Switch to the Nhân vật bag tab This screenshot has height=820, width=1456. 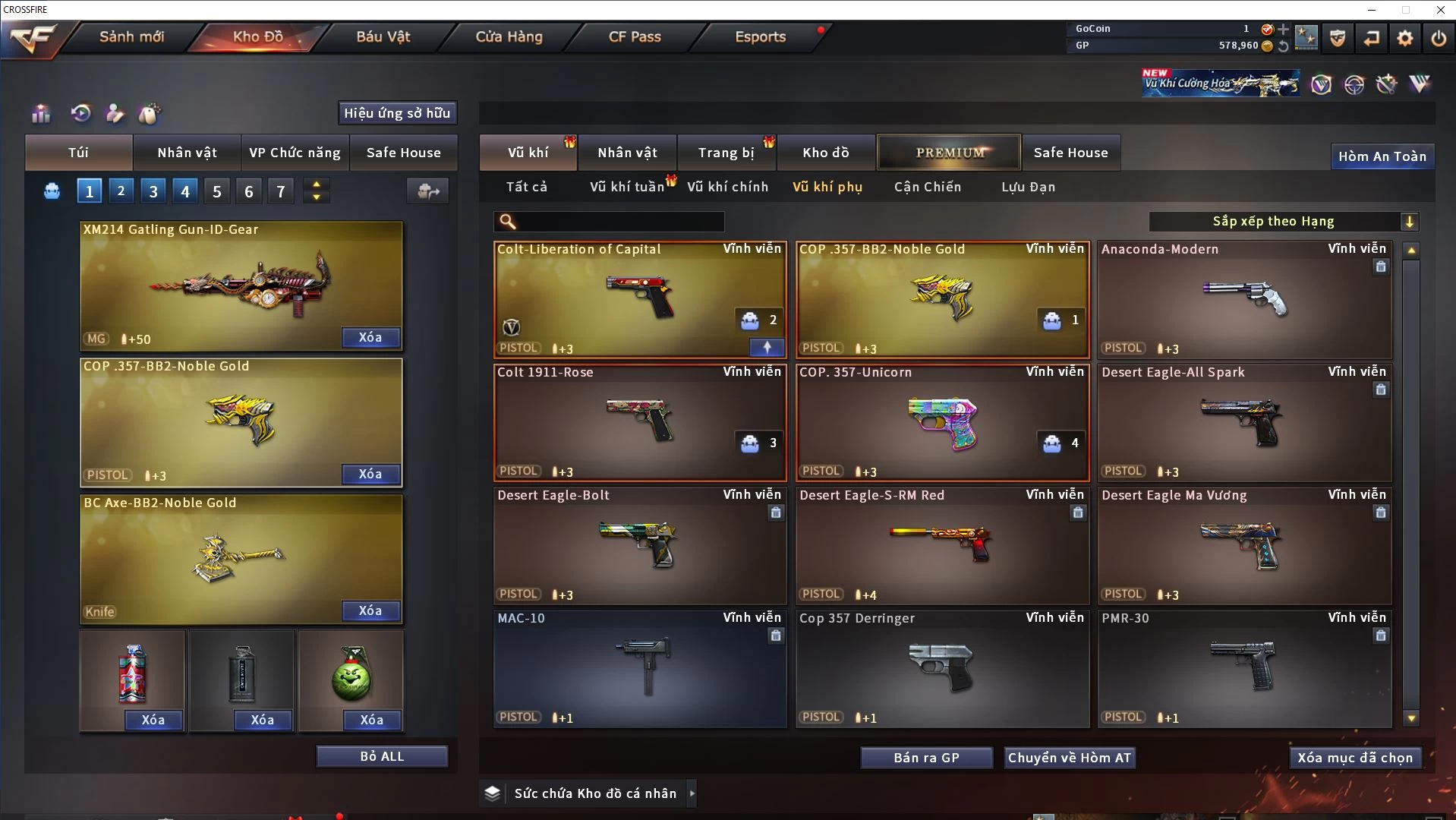187,153
